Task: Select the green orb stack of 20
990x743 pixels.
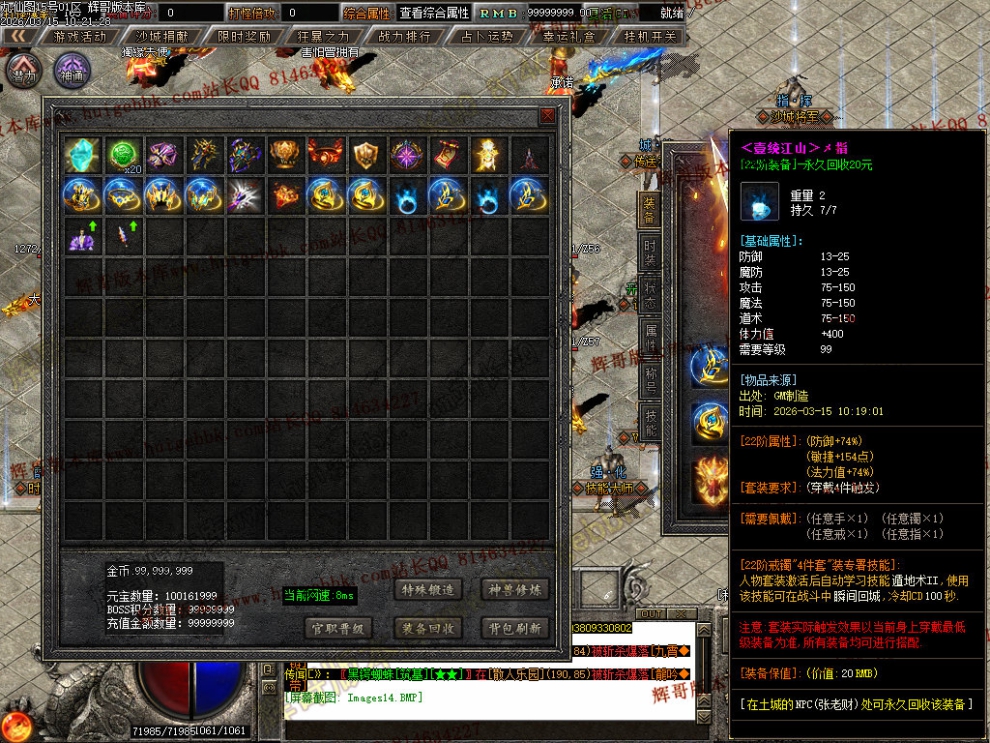Action: [x=122, y=155]
